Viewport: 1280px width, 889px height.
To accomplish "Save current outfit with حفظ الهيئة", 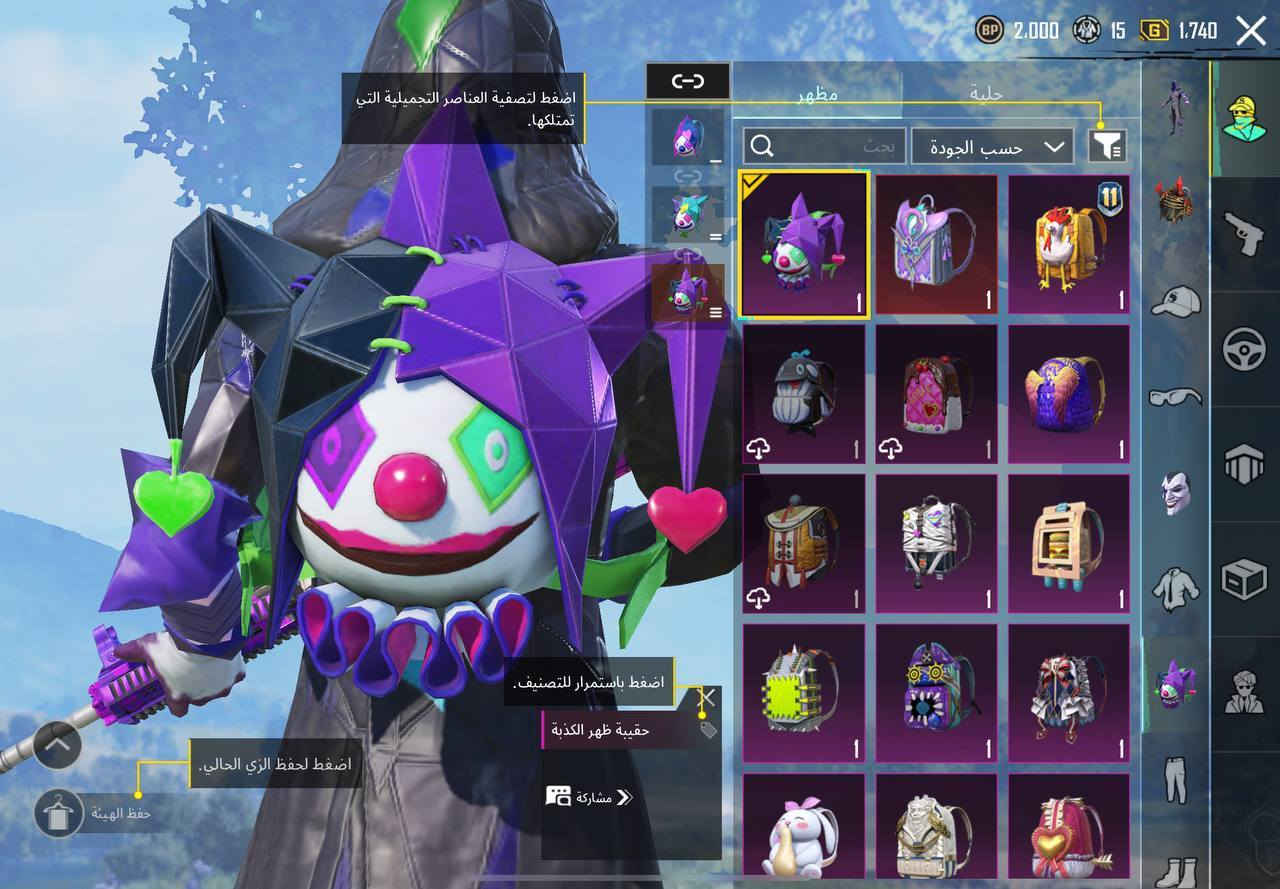I will coord(59,814).
